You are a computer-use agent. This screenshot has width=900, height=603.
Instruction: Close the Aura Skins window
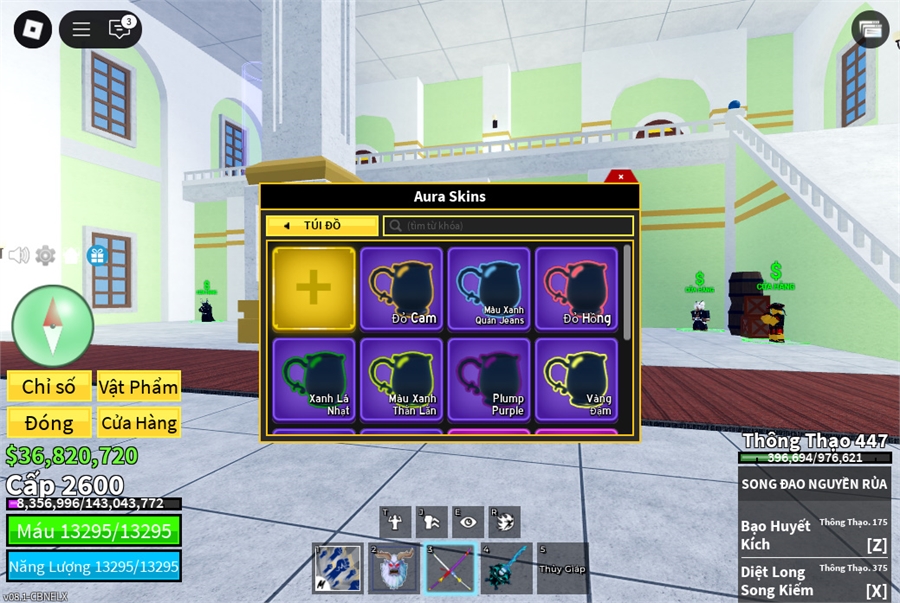pos(621,177)
